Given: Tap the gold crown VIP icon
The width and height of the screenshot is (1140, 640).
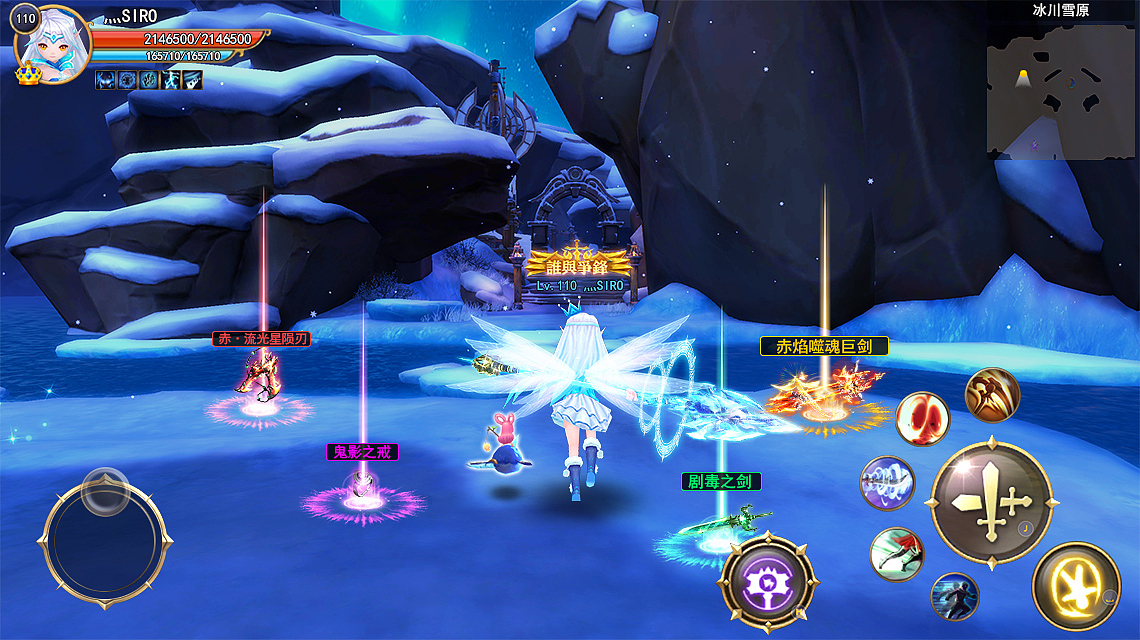Looking at the screenshot, I should pos(27,75).
